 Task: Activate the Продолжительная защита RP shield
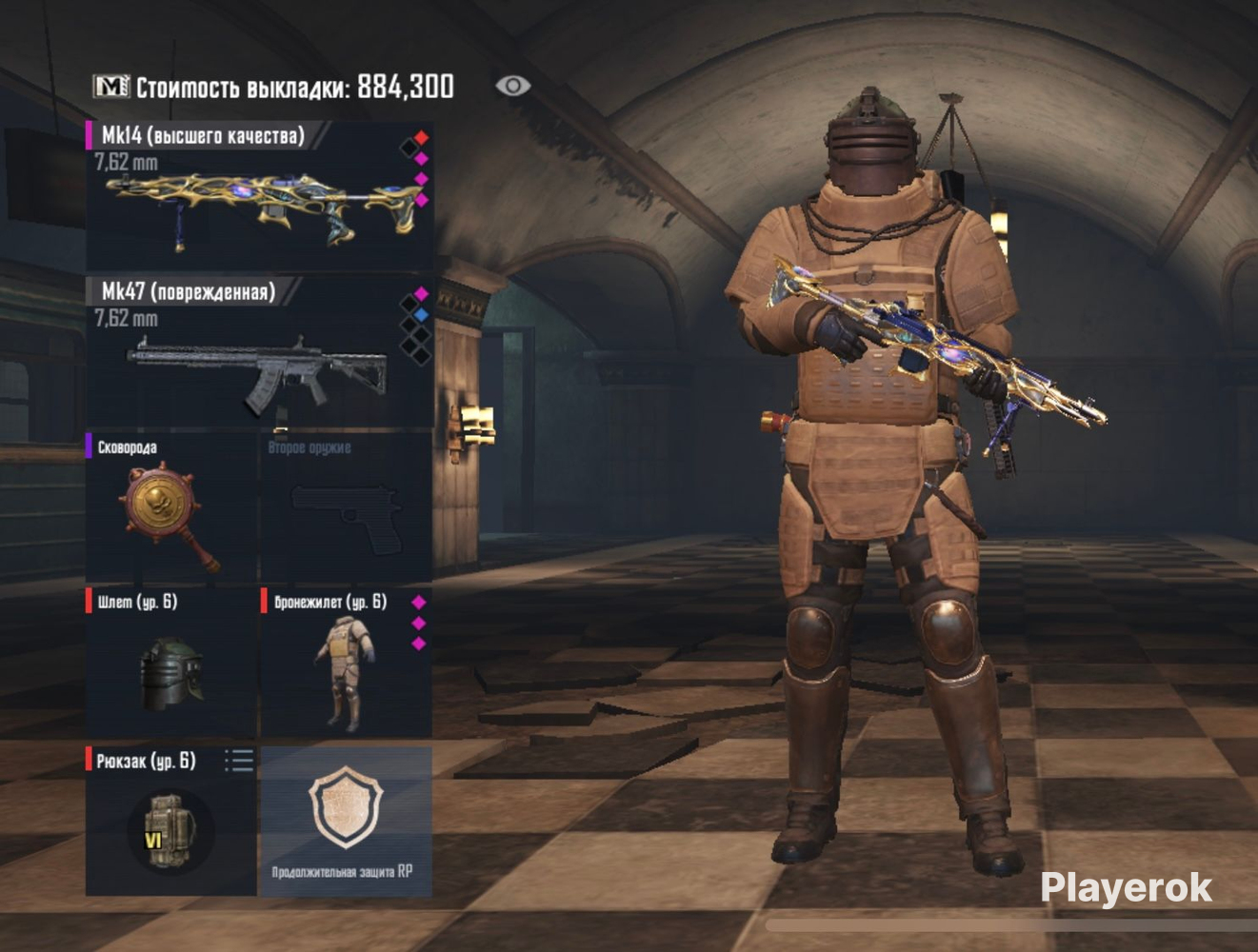[345, 821]
